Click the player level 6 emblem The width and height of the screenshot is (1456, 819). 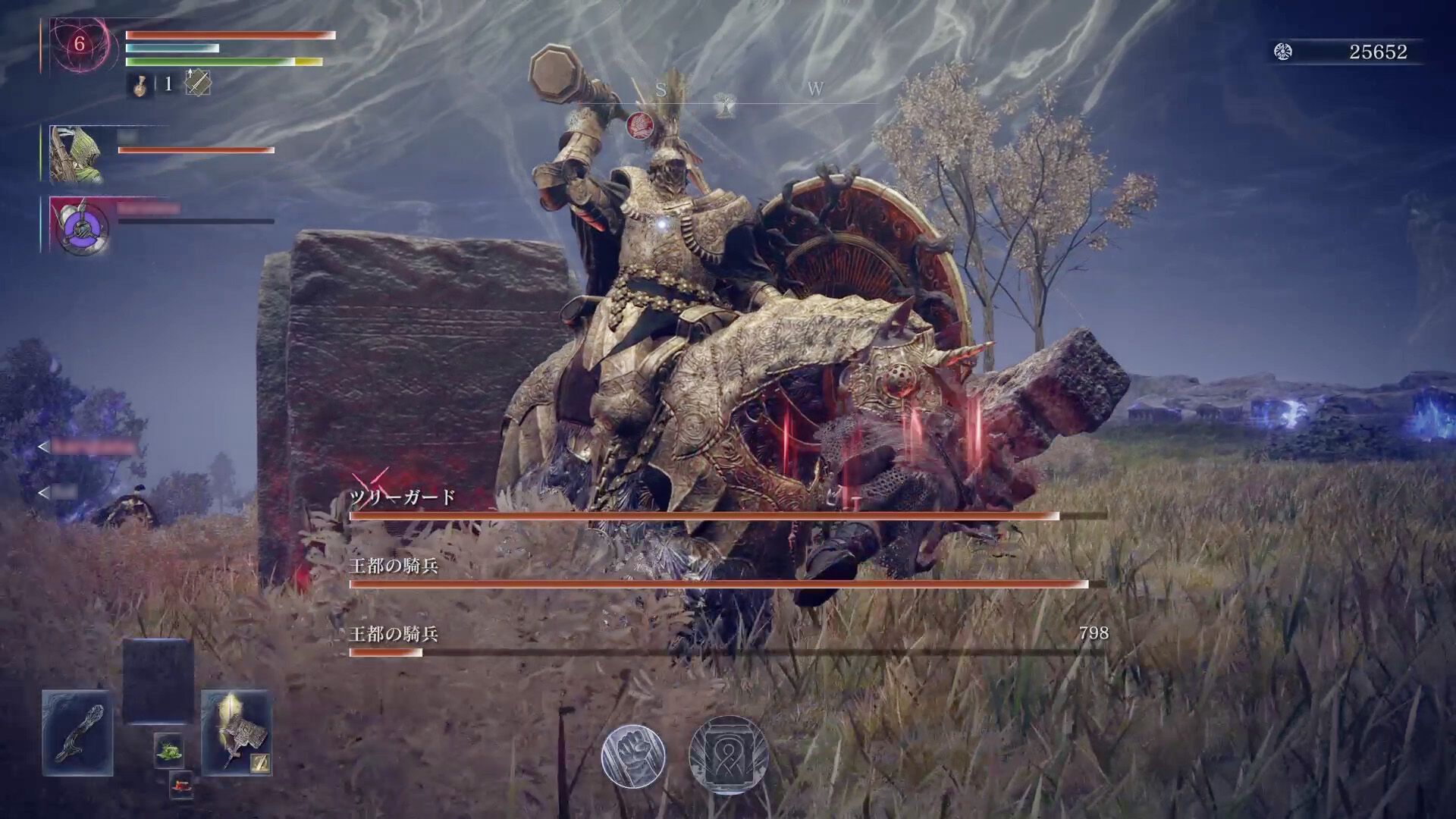point(79,45)
